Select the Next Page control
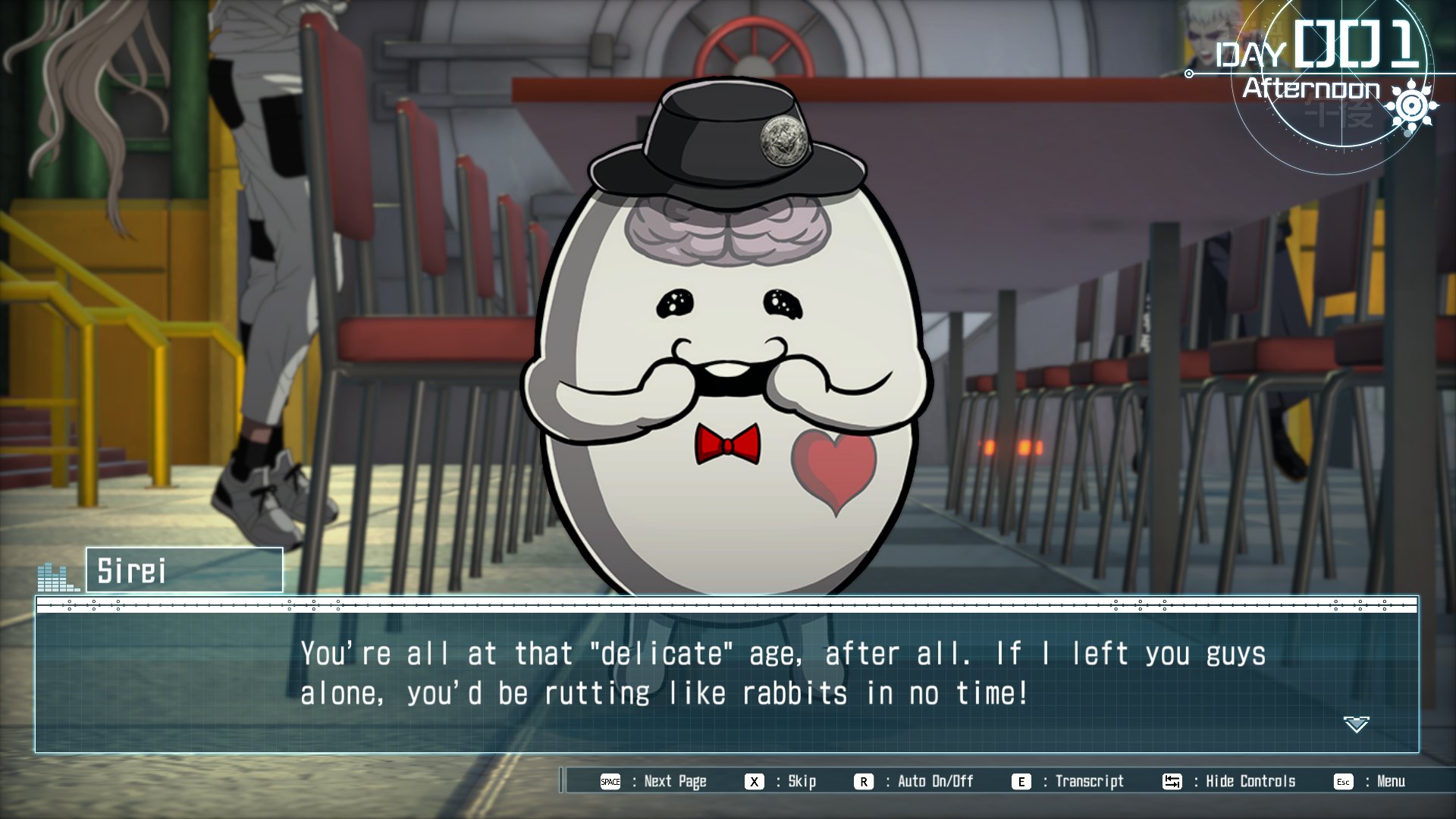The image size is (1456, 819). coord(654,781)
